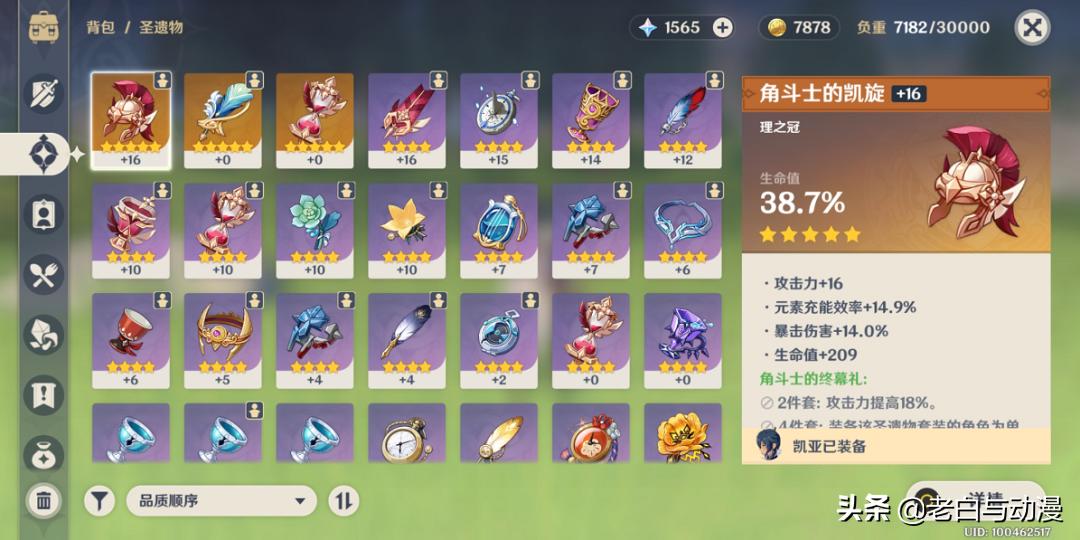This screenshot has width=1080, height=540.
Task: Click the trash can delete button
Action: pyautogui.click(x=44, y=500)
